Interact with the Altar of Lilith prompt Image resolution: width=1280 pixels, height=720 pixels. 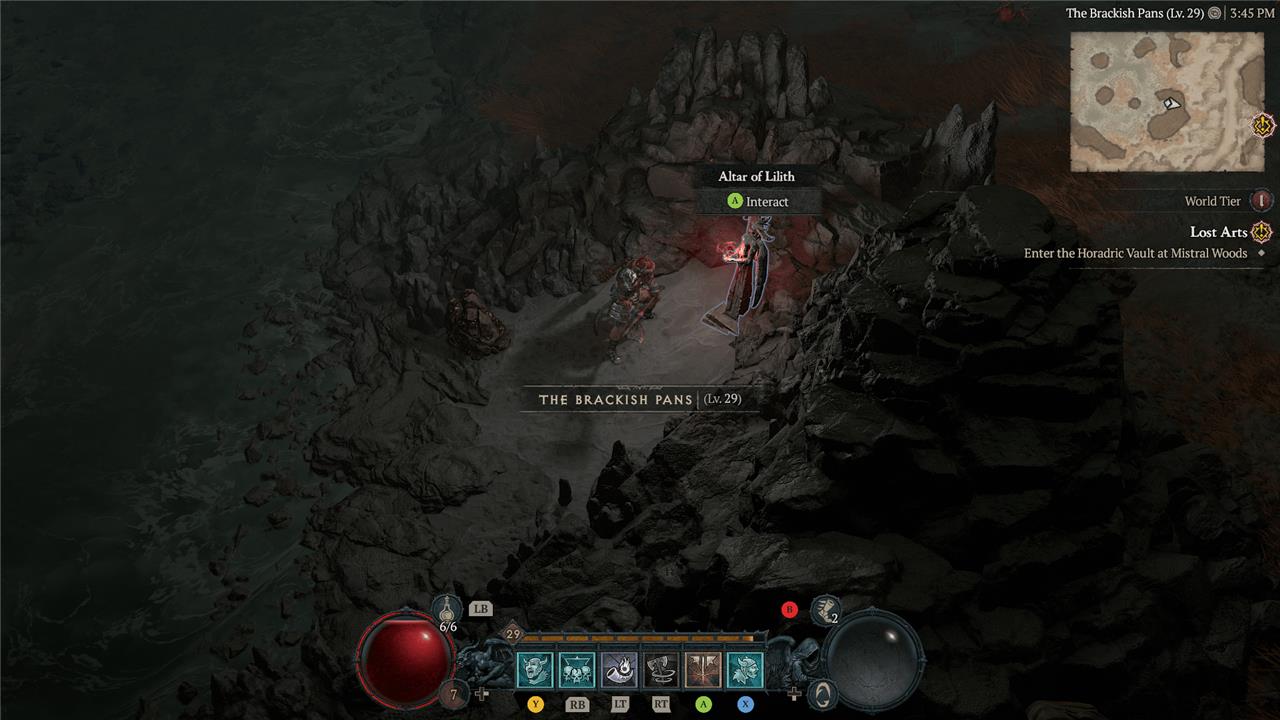(x=758, y=201)
